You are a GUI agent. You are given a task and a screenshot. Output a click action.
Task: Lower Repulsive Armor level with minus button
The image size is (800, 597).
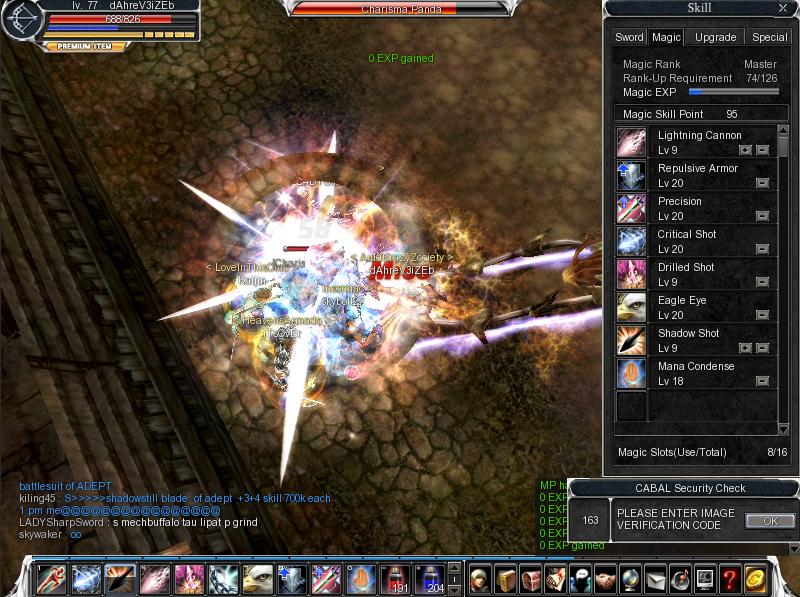coord(762,183)
